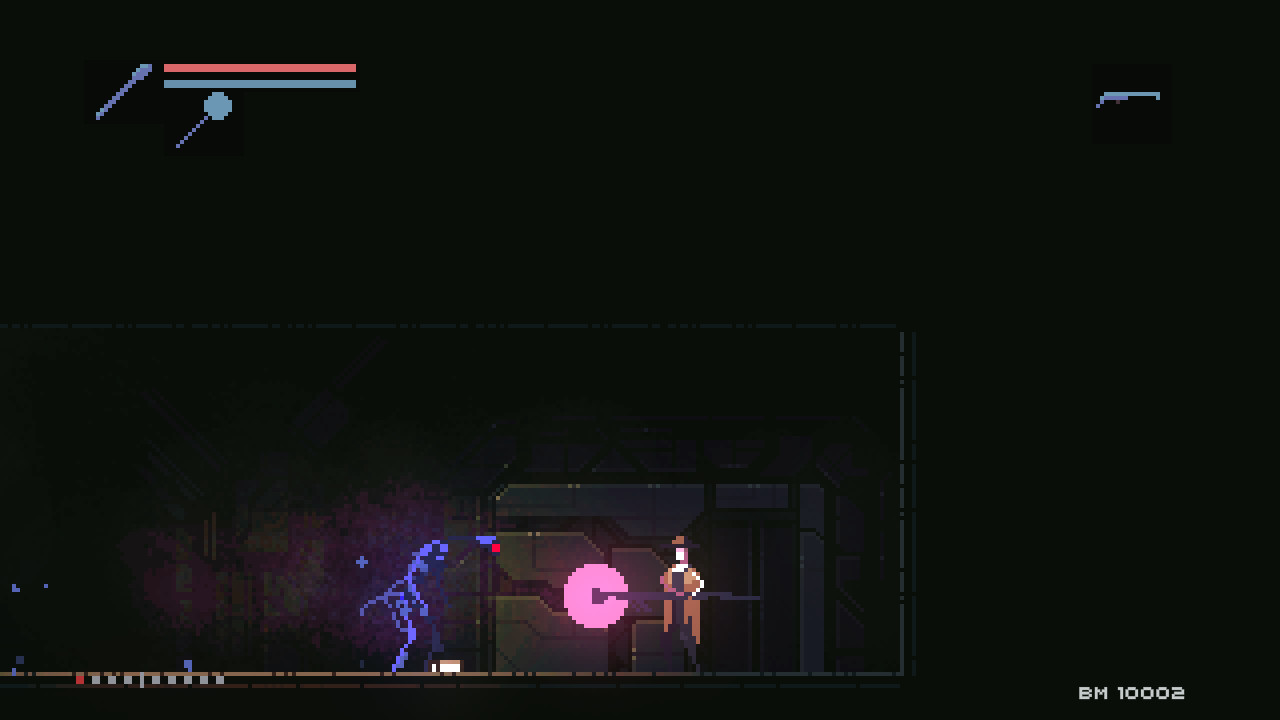The width and height of the screenshot is (1280, 720).
Task: Click the pink glowing orb in the room
Action: (596, 595)
